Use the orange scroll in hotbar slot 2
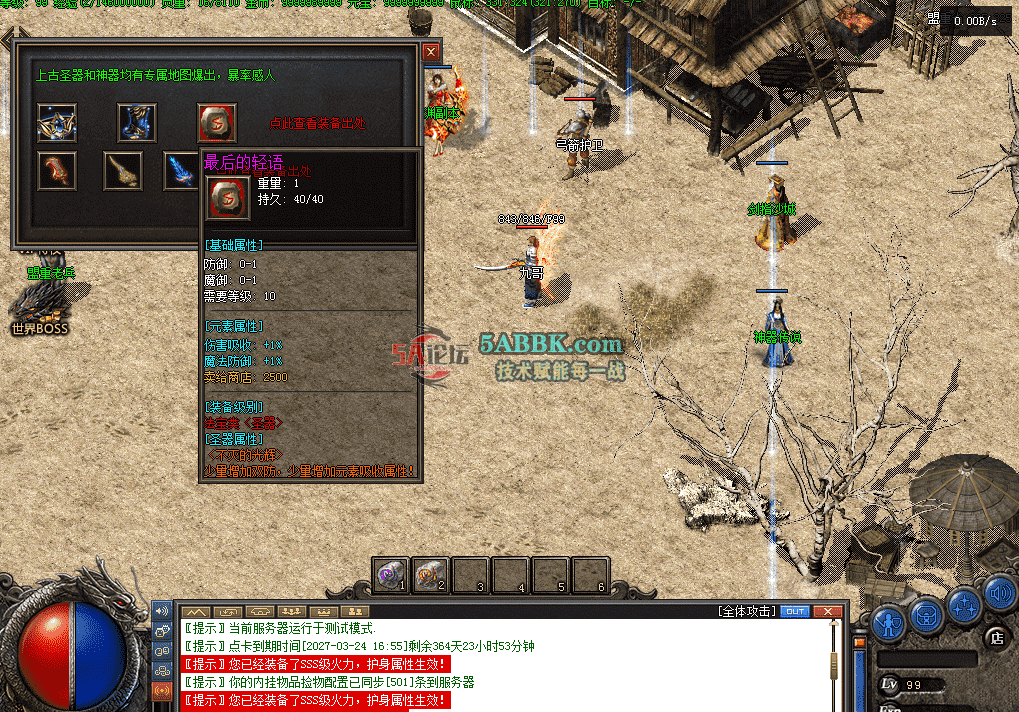Image resolution: width=1019 pixels, height=712 pixels. click(x=431, y=575)
